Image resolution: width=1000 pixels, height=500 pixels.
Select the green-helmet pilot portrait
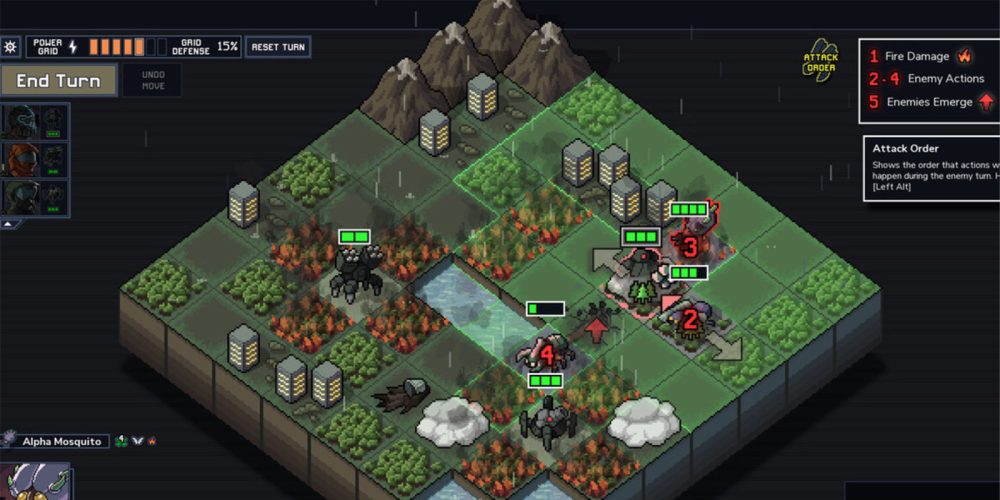click(x=20, y=195)
